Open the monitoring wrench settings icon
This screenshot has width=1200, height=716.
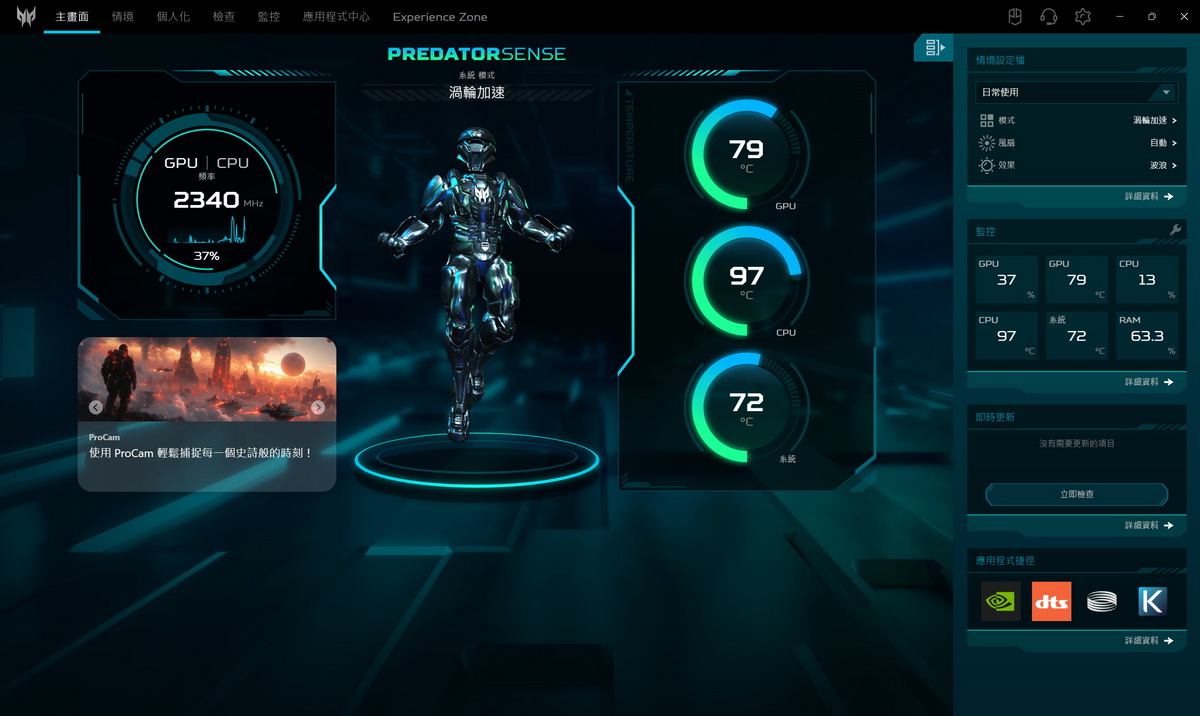1175,231
